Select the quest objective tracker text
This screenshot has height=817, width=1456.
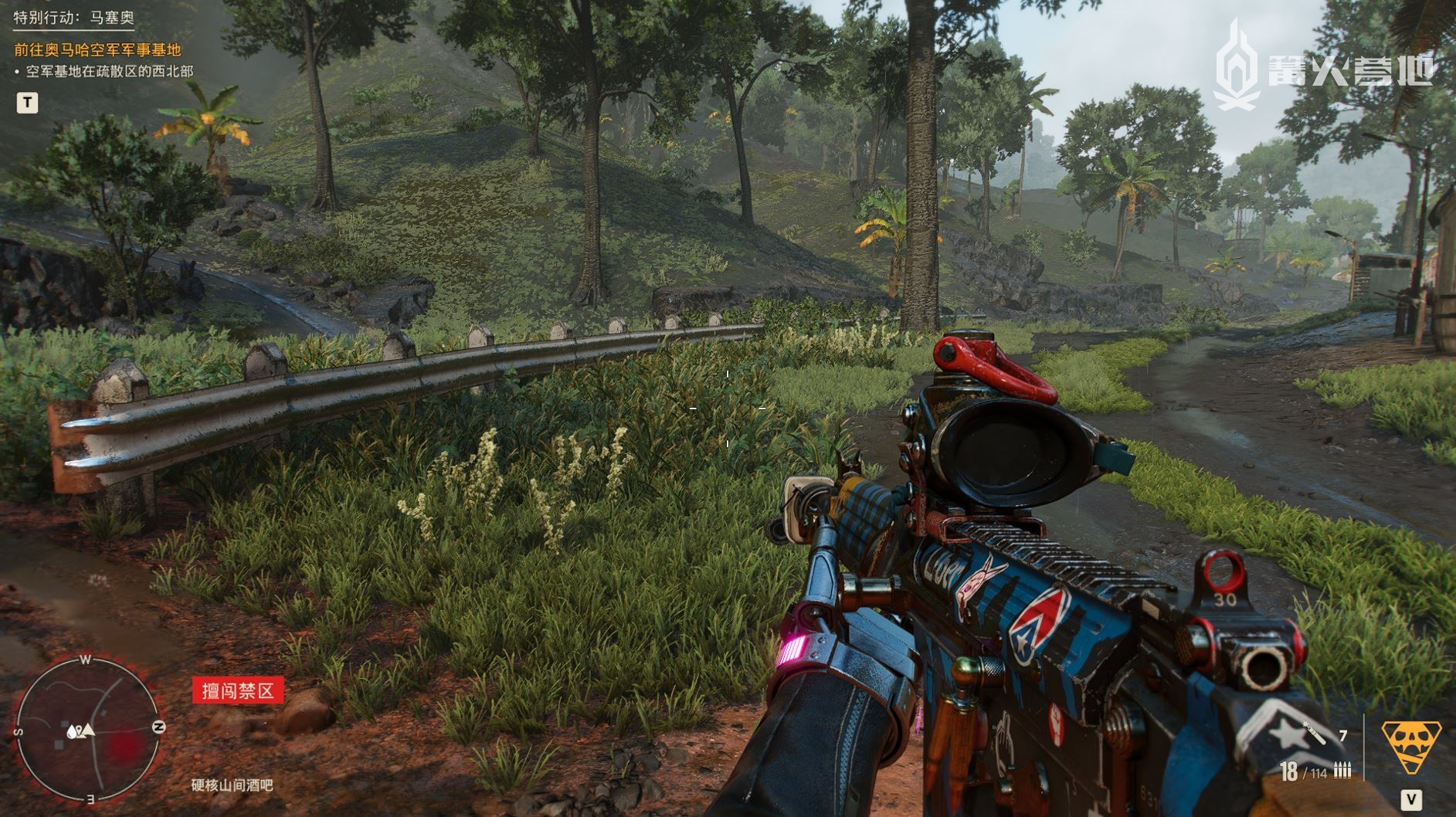(x=97, y=50)
